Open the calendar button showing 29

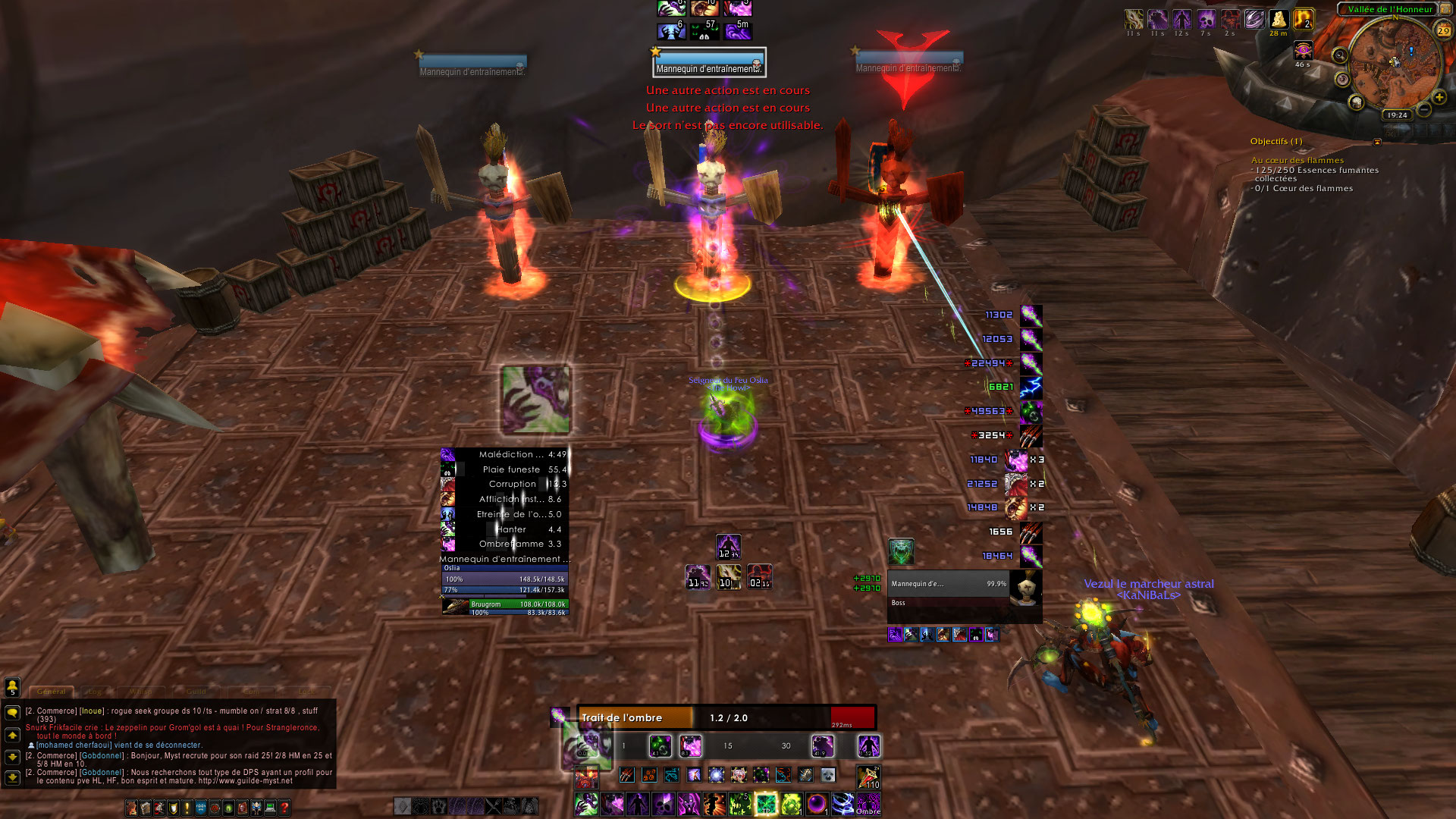point(1443,31)
